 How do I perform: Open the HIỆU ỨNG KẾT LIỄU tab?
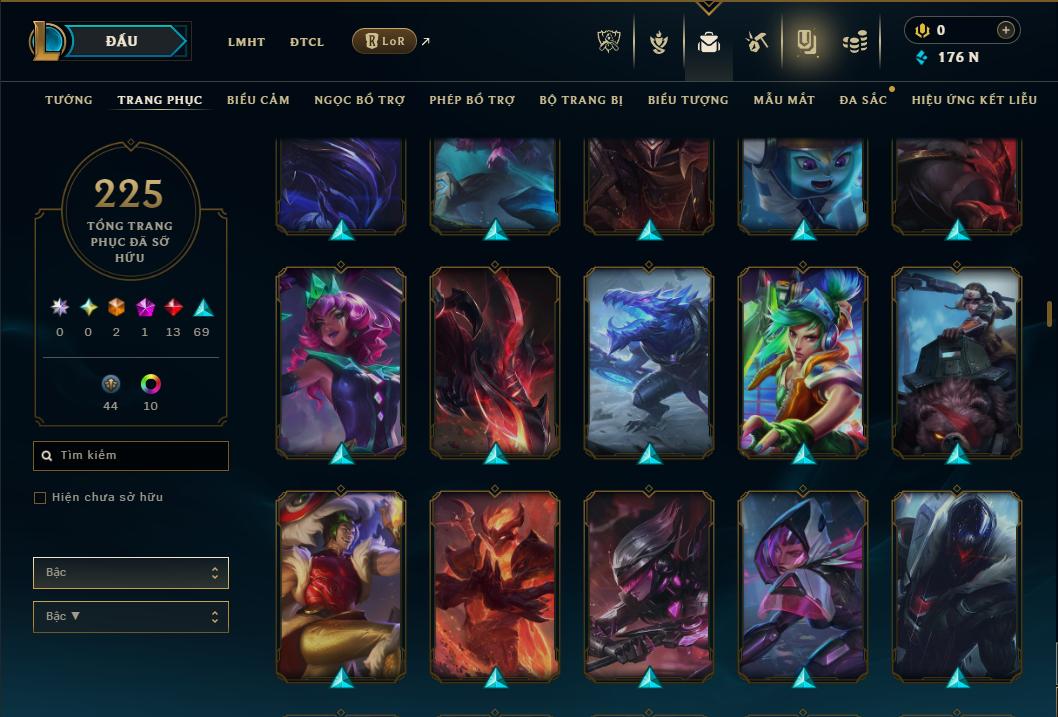click(x=974, y=100)
